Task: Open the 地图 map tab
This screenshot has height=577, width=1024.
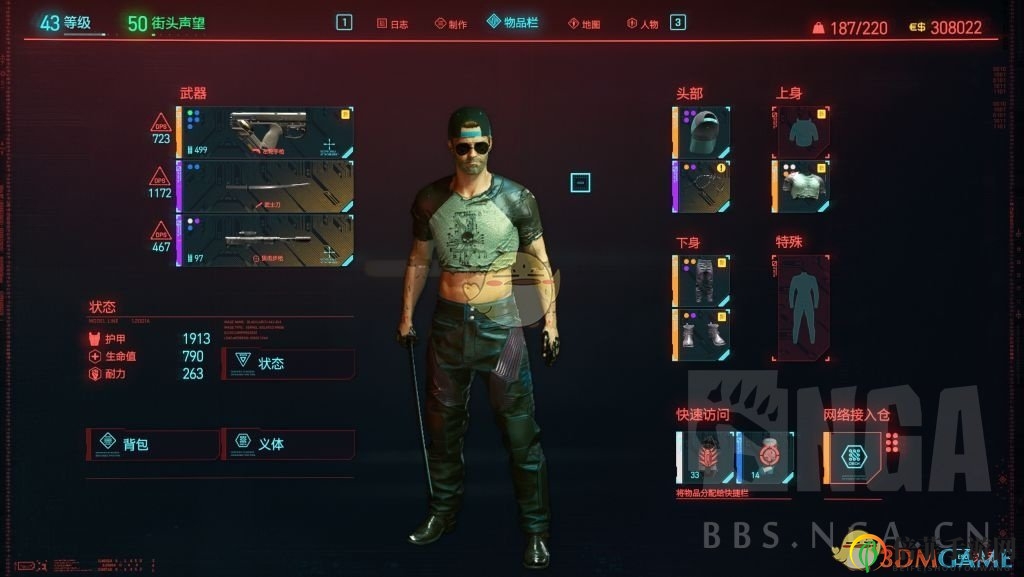Action: [x=584, y=23]
